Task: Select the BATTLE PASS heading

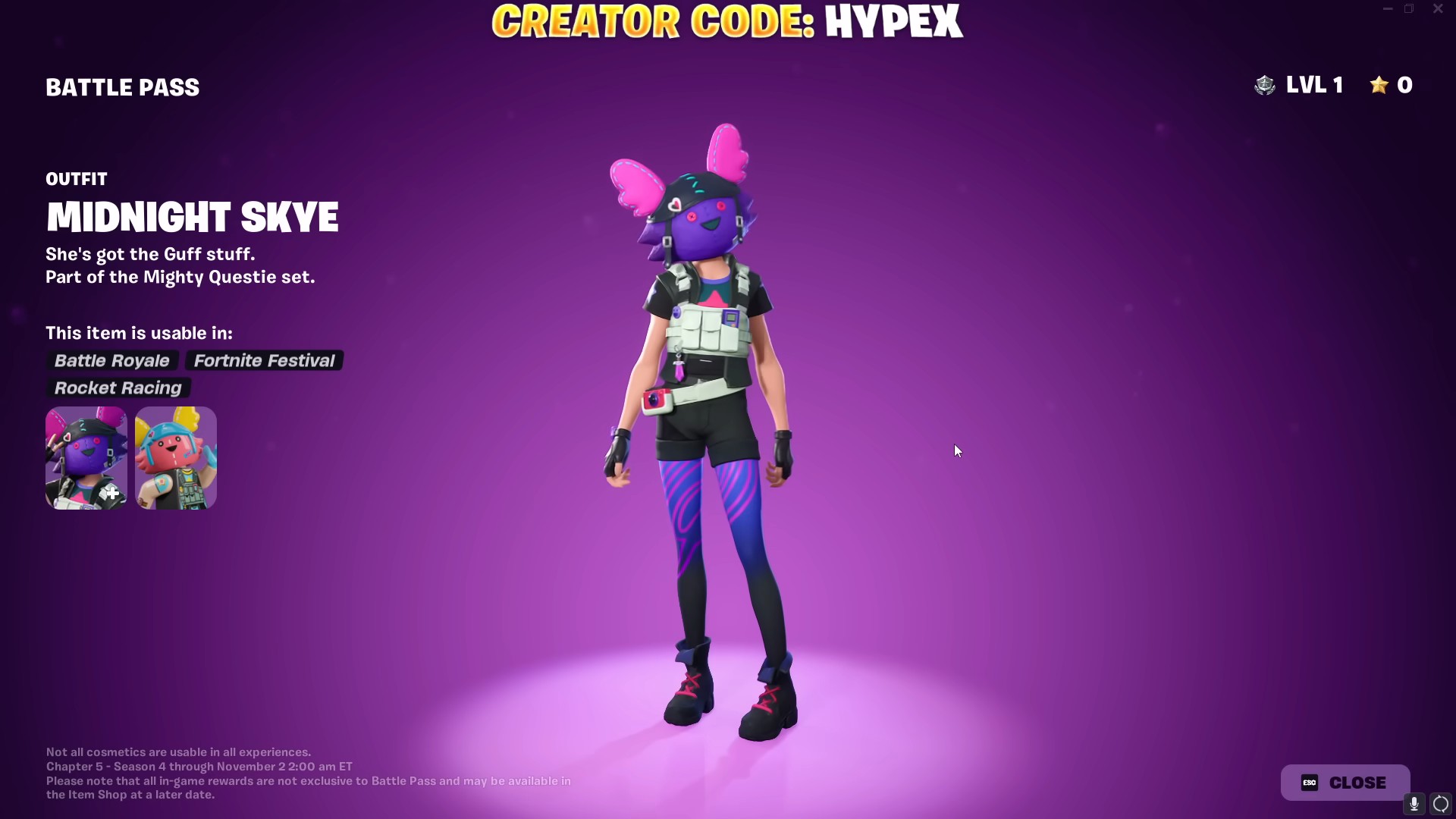Action: click(x=122, y=87)
